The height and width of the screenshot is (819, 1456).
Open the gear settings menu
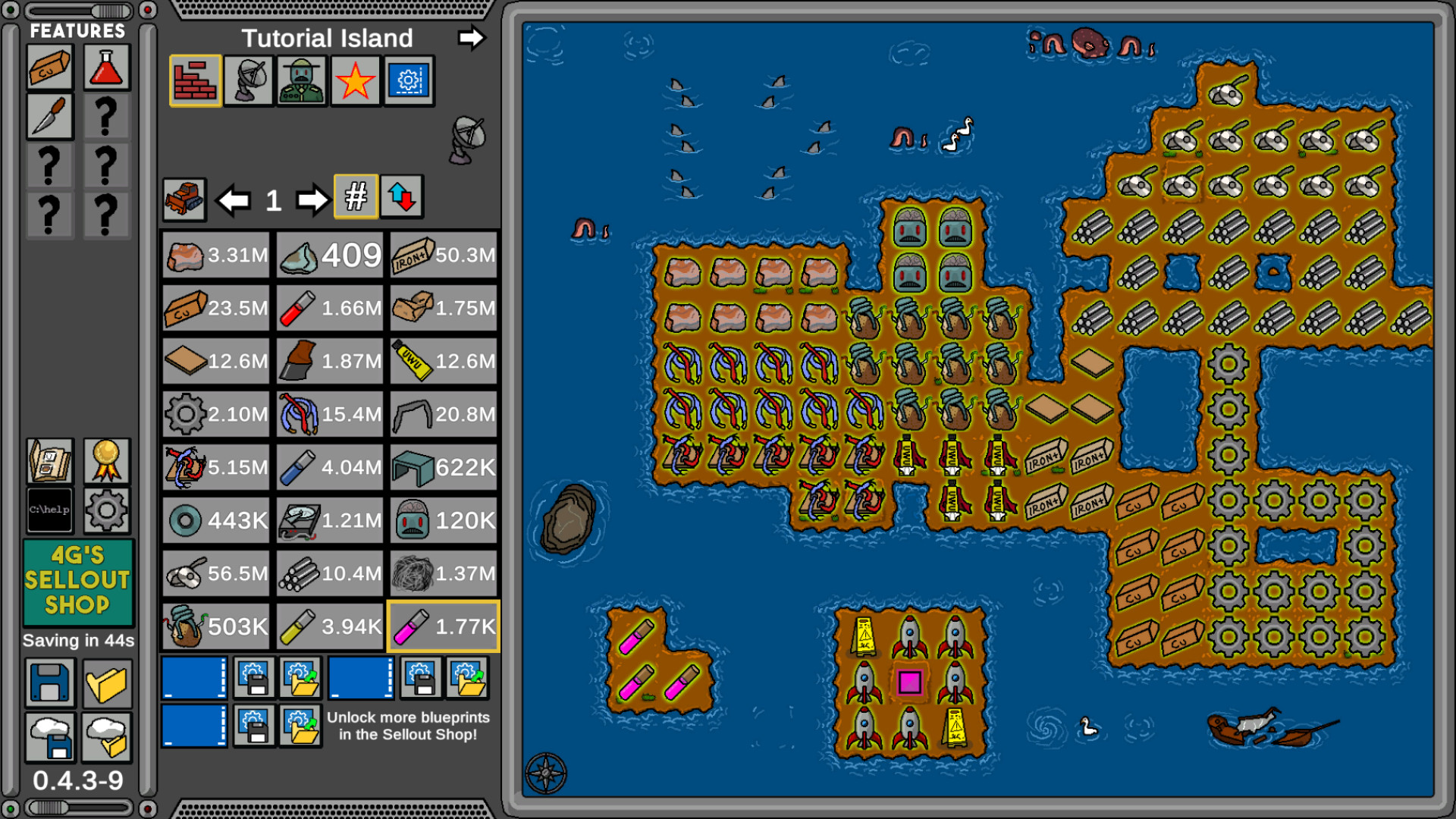[x=107, y=511]
